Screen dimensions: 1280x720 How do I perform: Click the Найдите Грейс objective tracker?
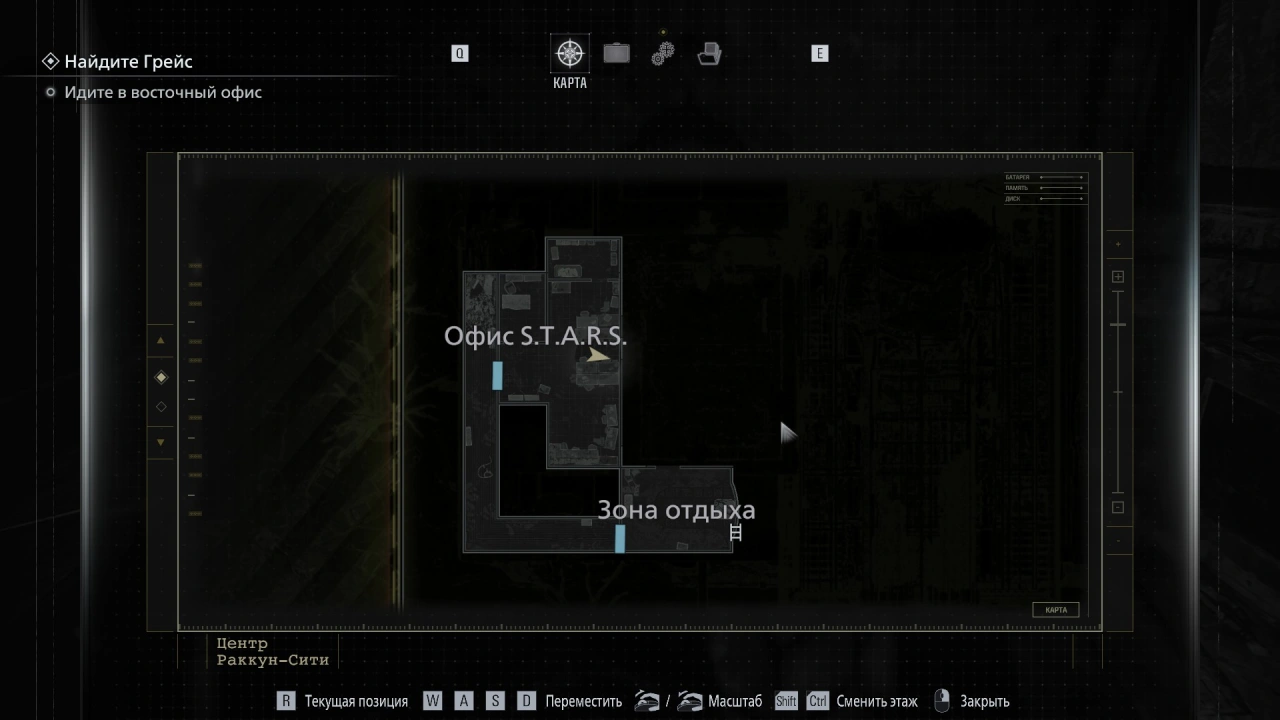coord(128,62)
